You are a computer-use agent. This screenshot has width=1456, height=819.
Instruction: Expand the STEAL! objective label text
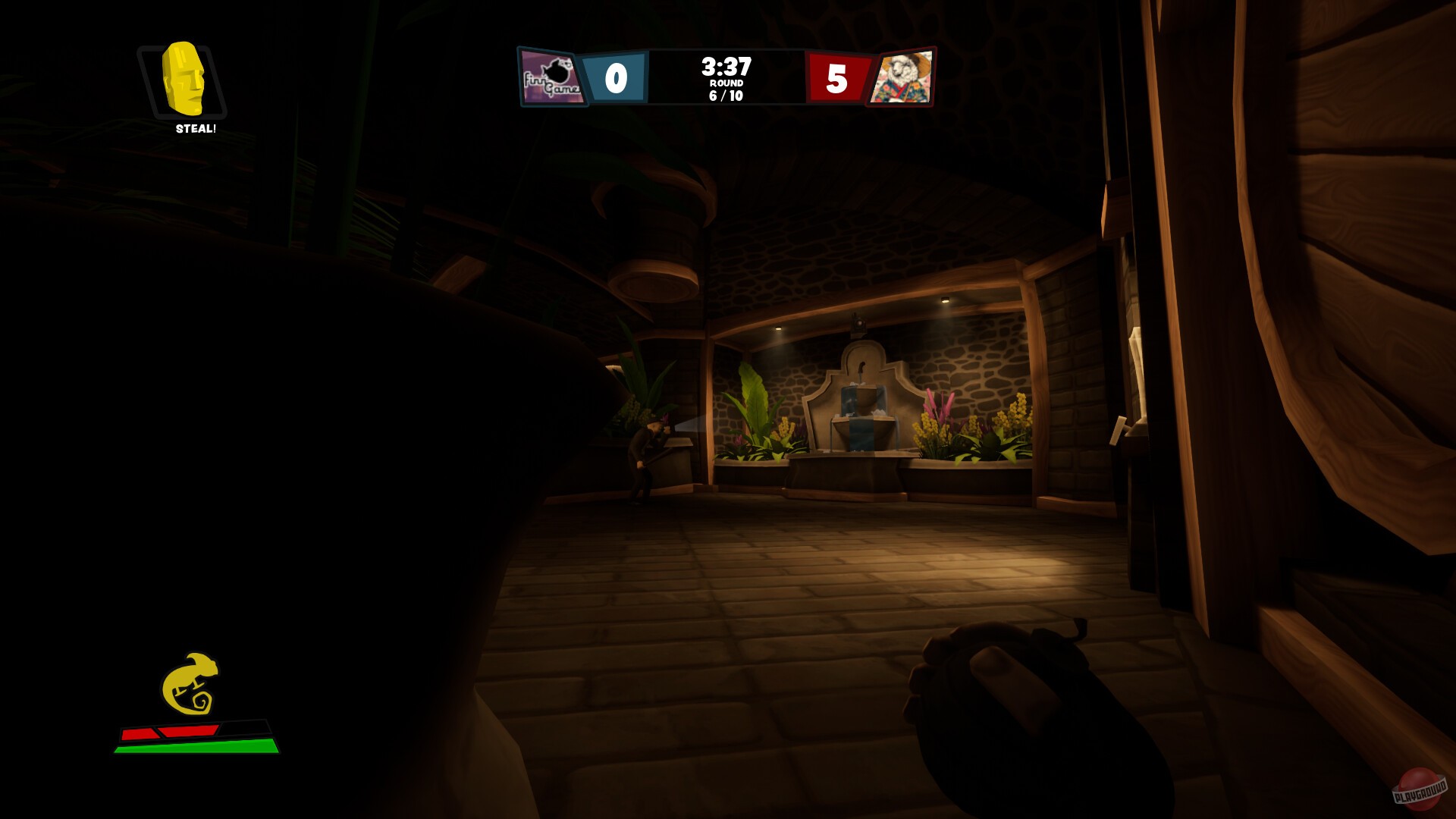[x=196, y=130]
